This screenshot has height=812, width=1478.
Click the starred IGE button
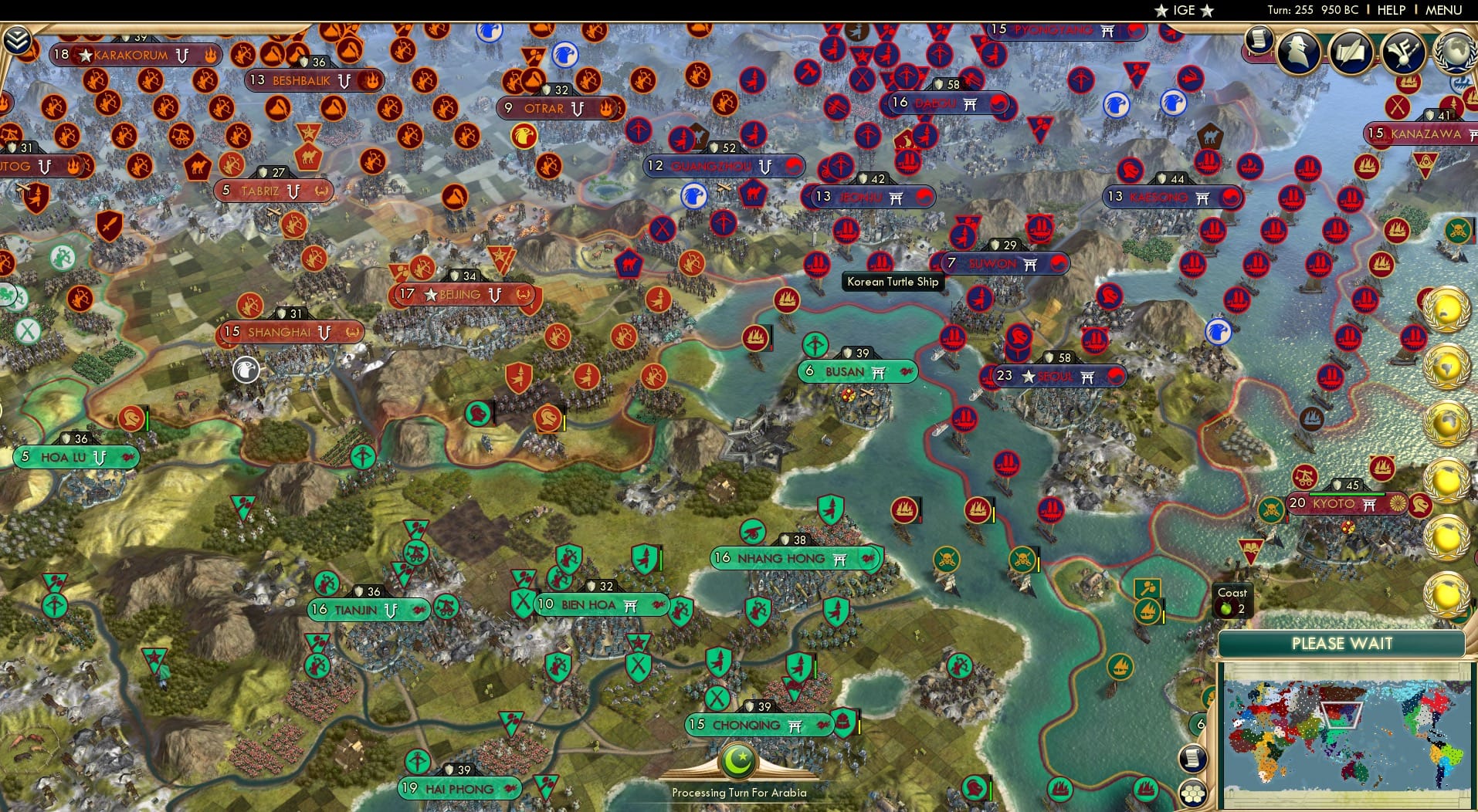1184,10
